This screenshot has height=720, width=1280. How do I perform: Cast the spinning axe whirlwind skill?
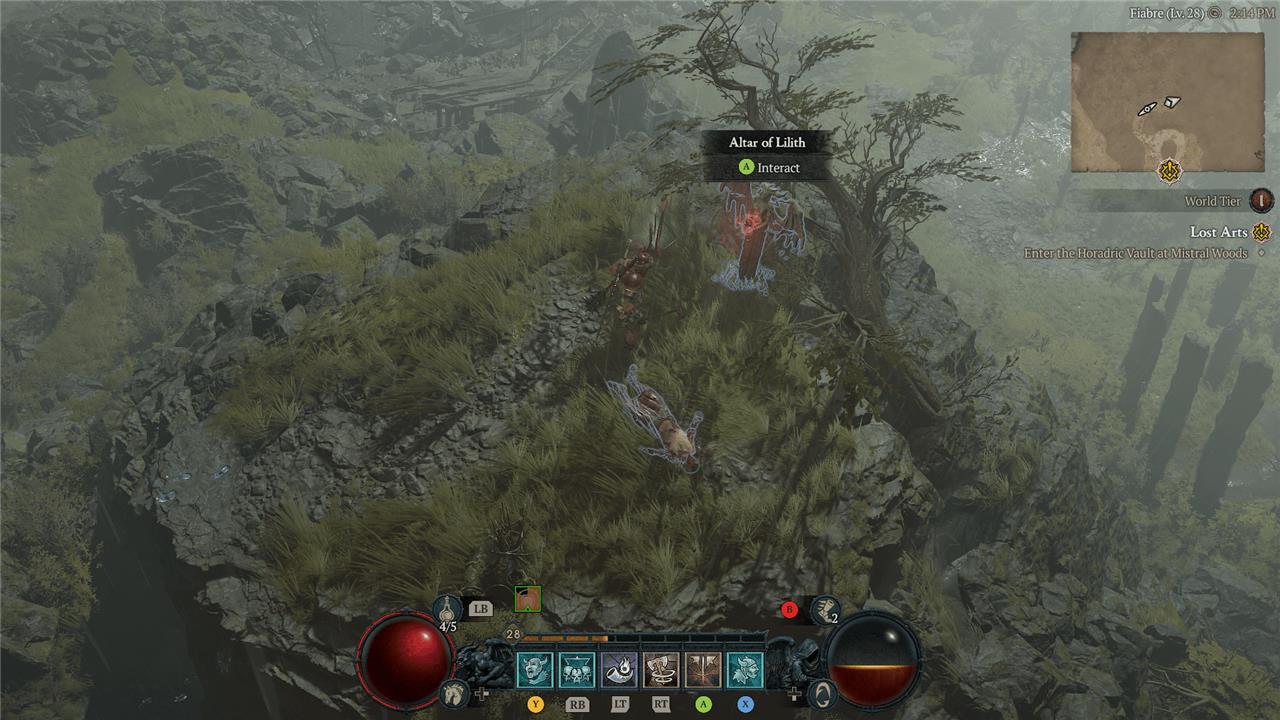click(661, 669)
